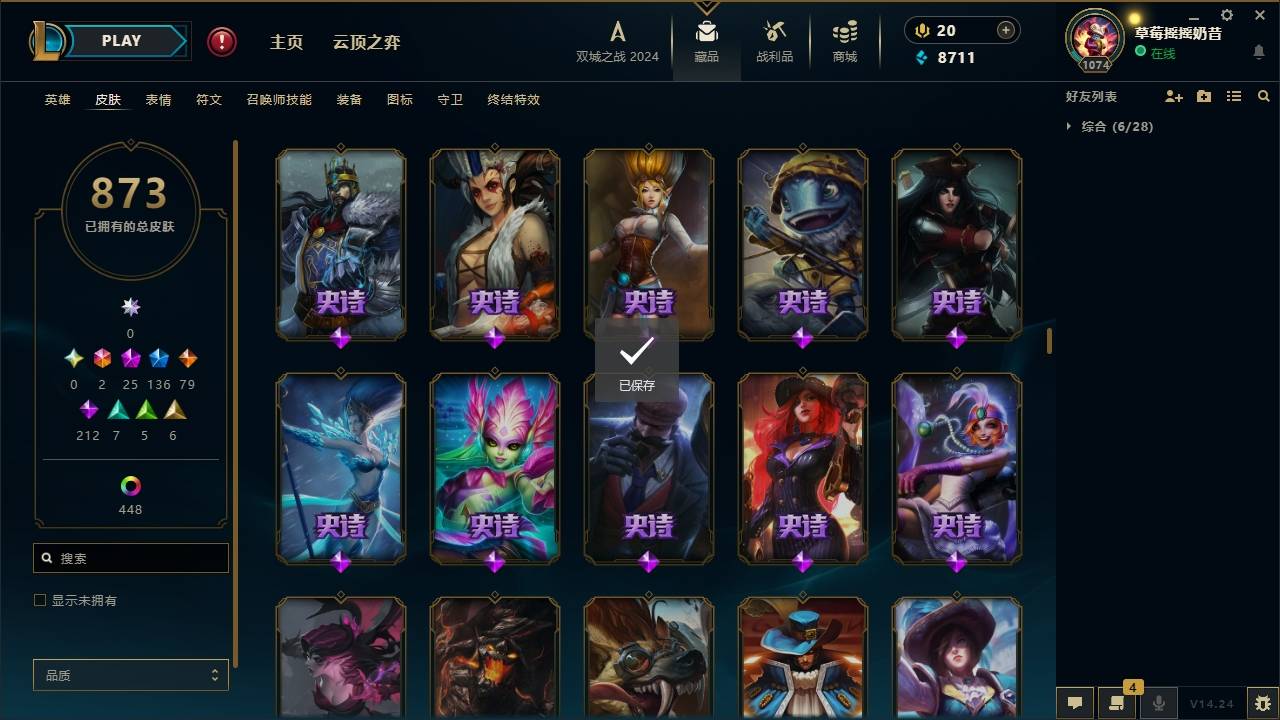Click the red alert icon beside PLAY
Screen dimensions: 1280x720
pyautogui.click(x=220, y=42)
